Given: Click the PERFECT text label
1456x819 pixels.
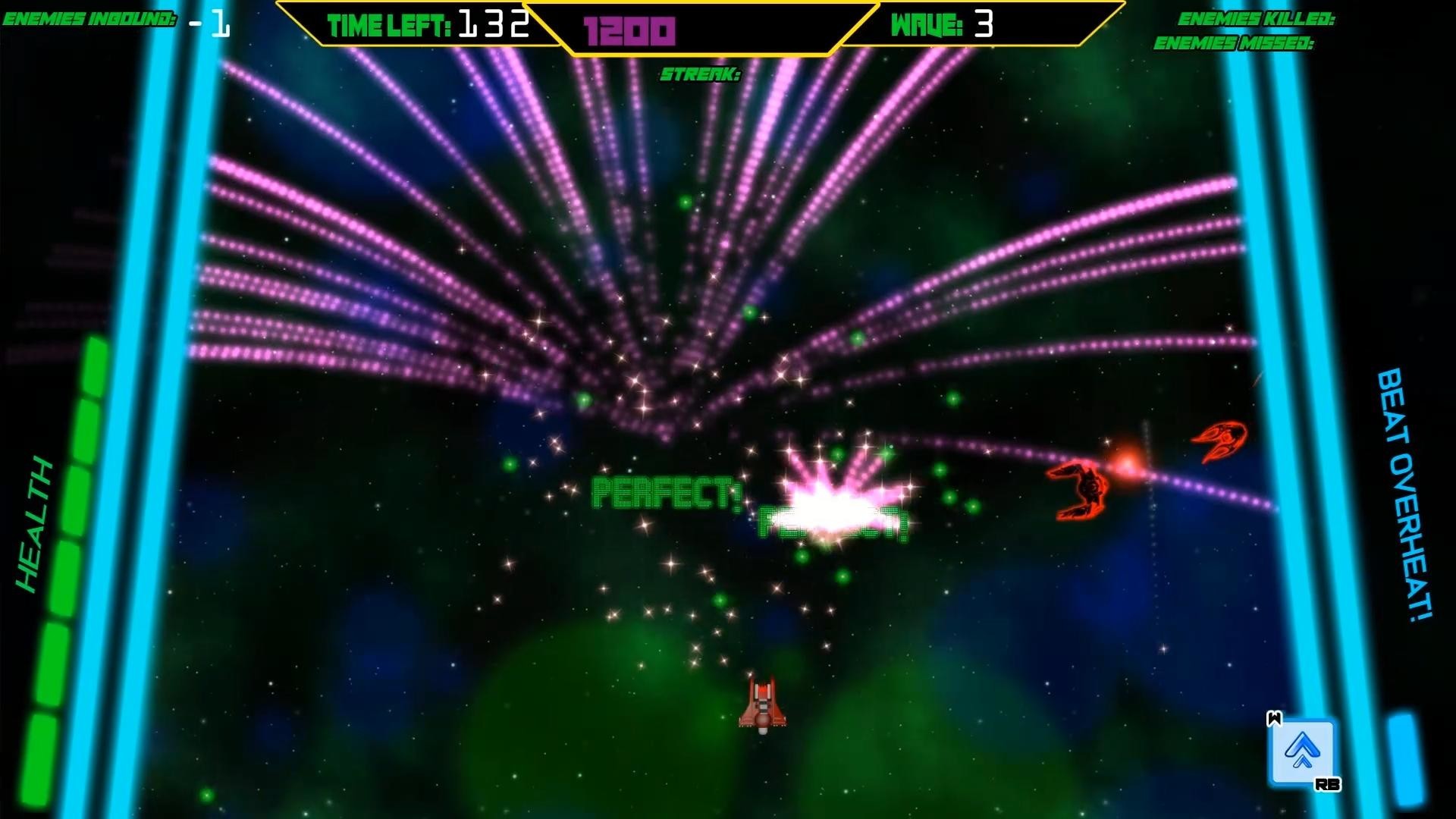Looking at the screenshot, I should 666,494.
